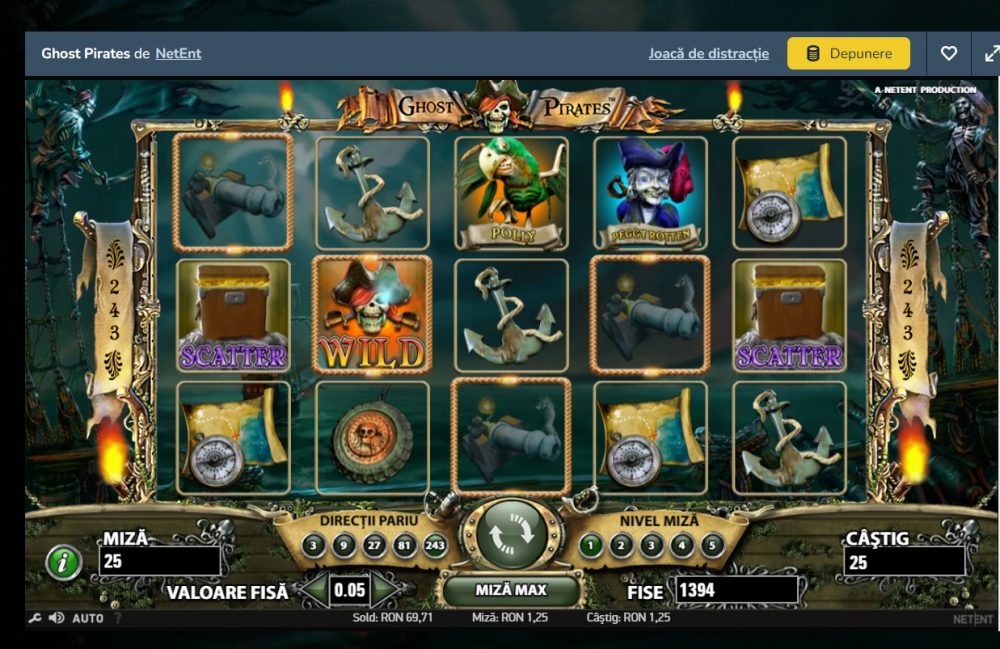The width and height of the screenshot is (1000, 649).
Task: Select 3 bet ways under Direcții Pariu
Action: coord(314,546)
